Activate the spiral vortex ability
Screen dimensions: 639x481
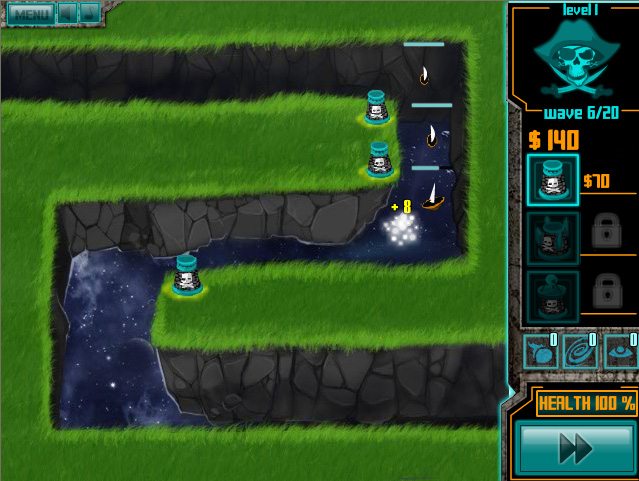580,352
